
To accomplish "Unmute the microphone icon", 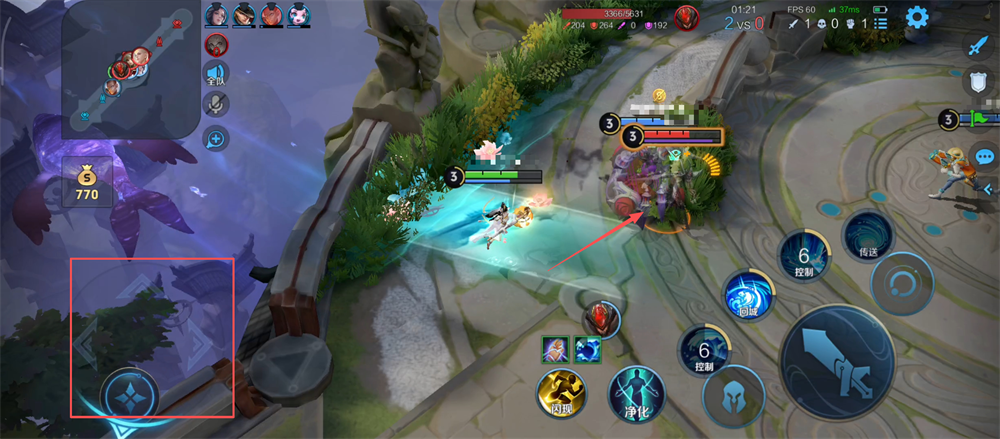I will 216,105.
